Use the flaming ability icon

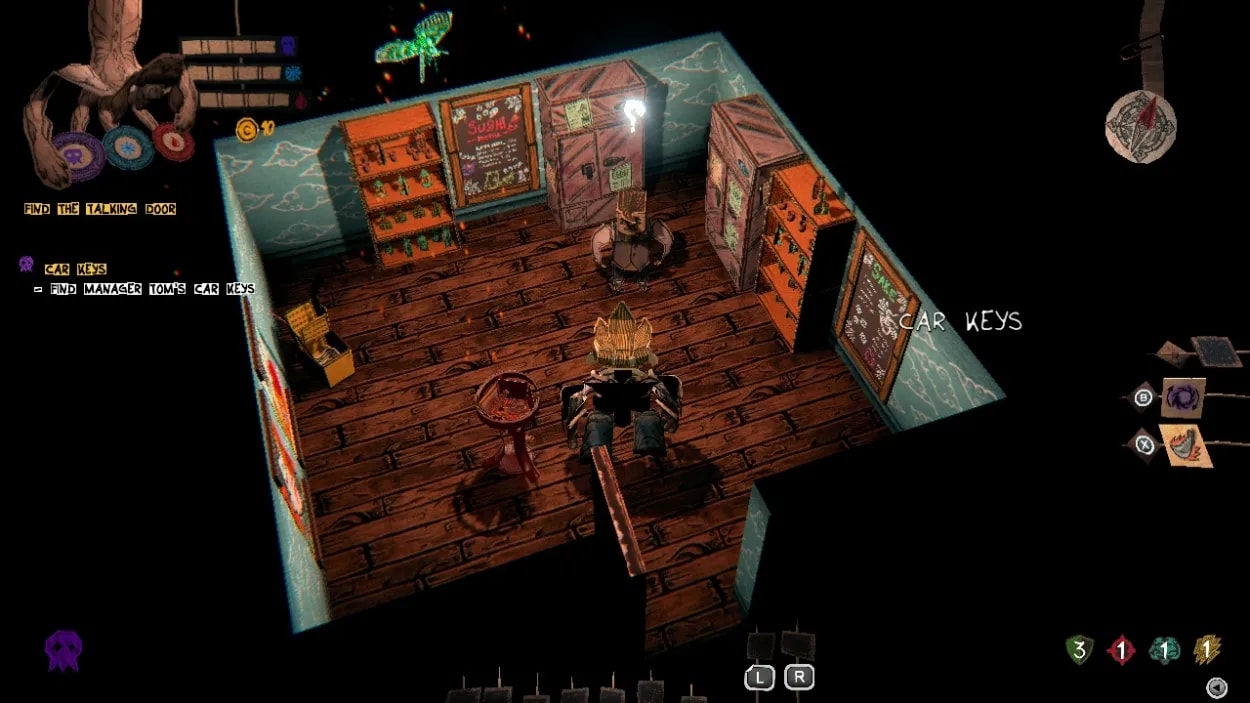point(1185,445)
